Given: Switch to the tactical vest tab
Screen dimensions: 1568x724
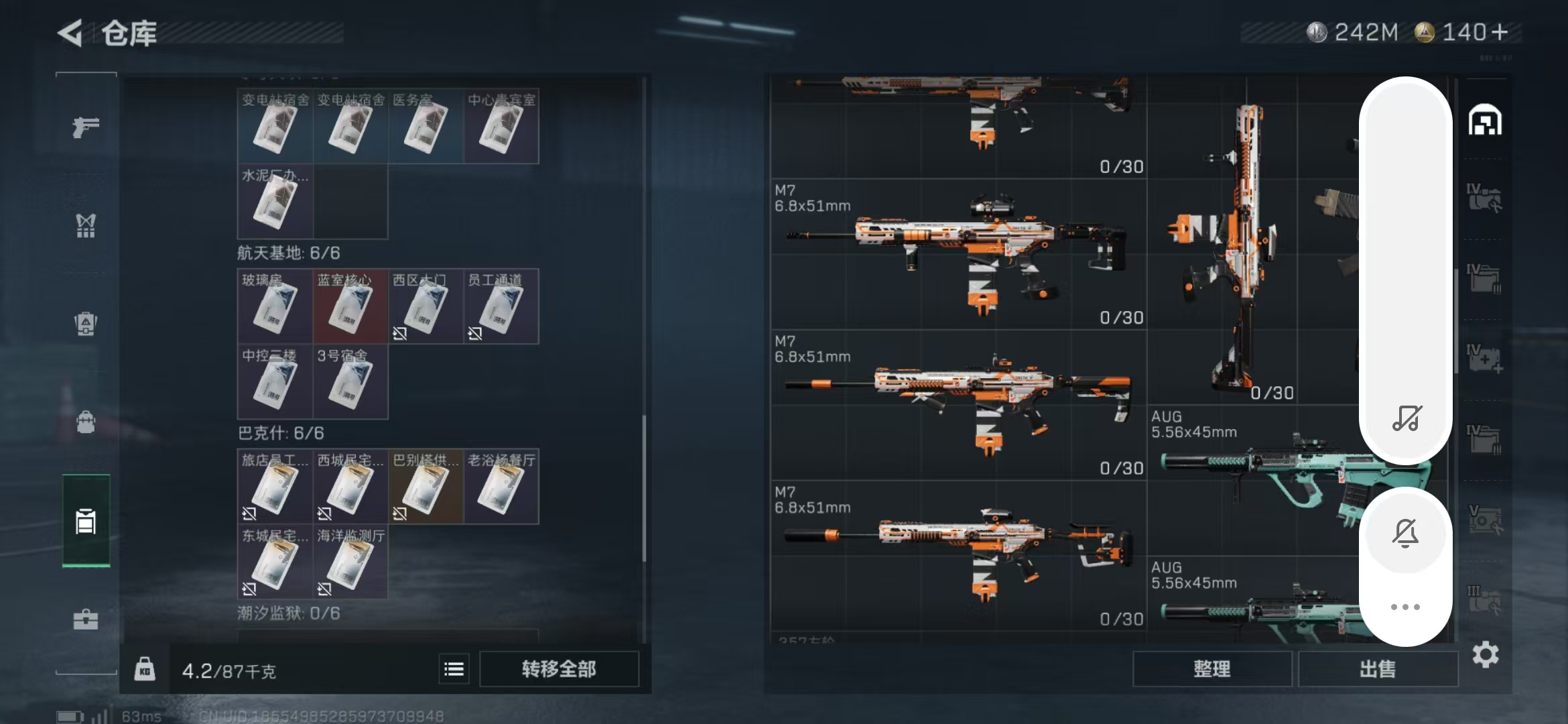Looking at the screenshot, I should (86, 226).
